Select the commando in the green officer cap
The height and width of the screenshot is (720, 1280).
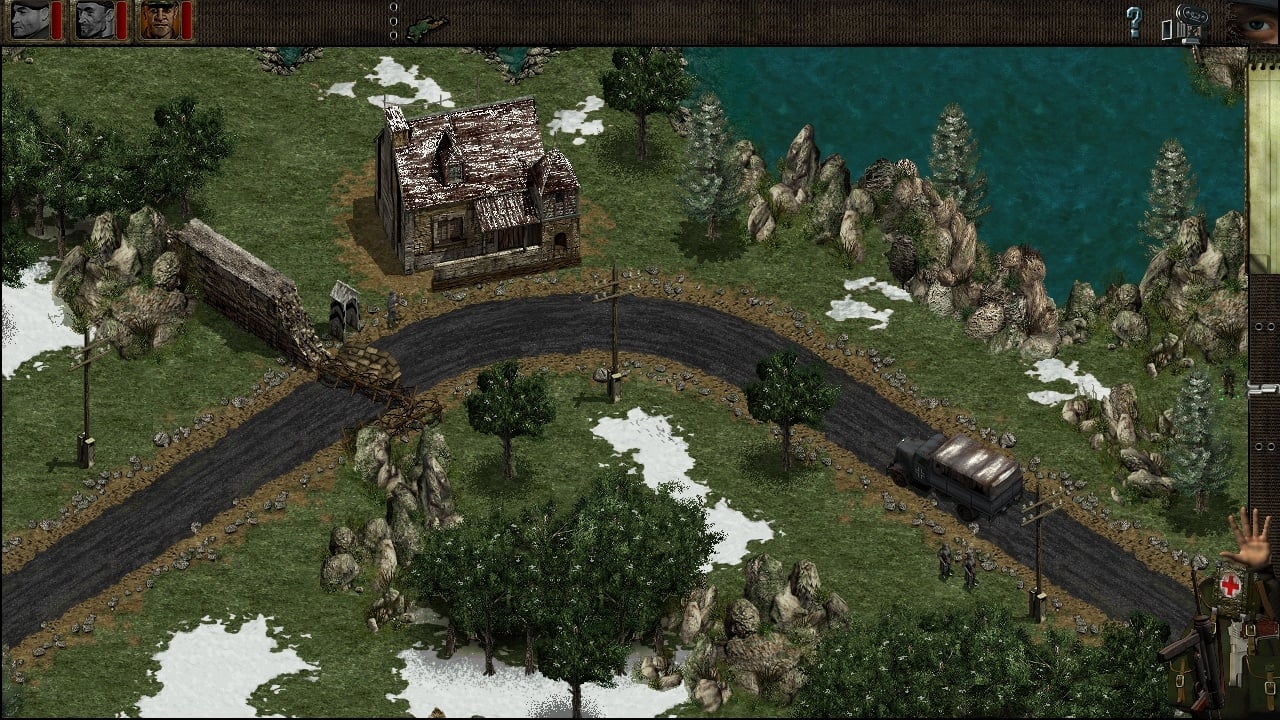coord(160,20)
